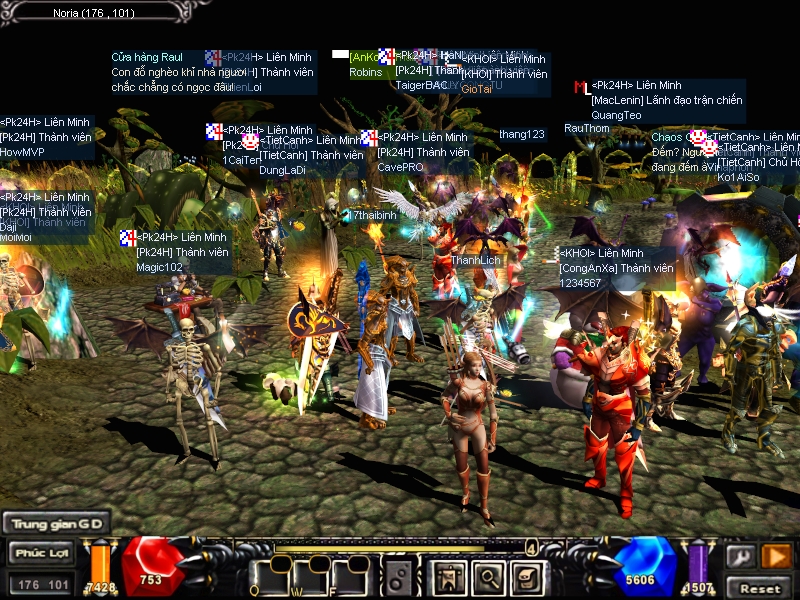This screenshot has width=800, height=600.
Task: Select the active skill slot with bubbles
Action: (x=398, y=576)
